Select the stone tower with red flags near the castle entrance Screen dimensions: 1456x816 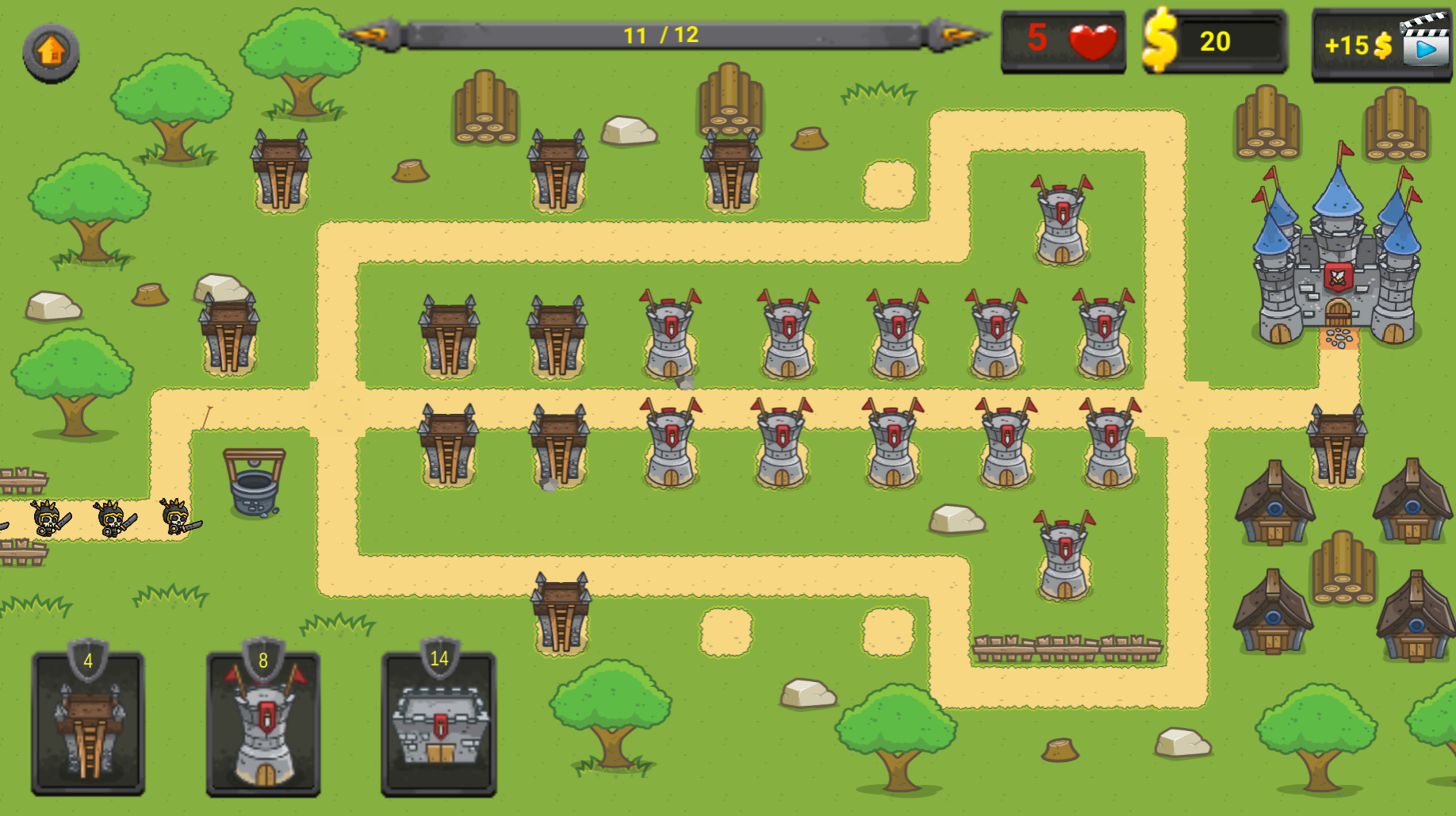coord(1059,222)
